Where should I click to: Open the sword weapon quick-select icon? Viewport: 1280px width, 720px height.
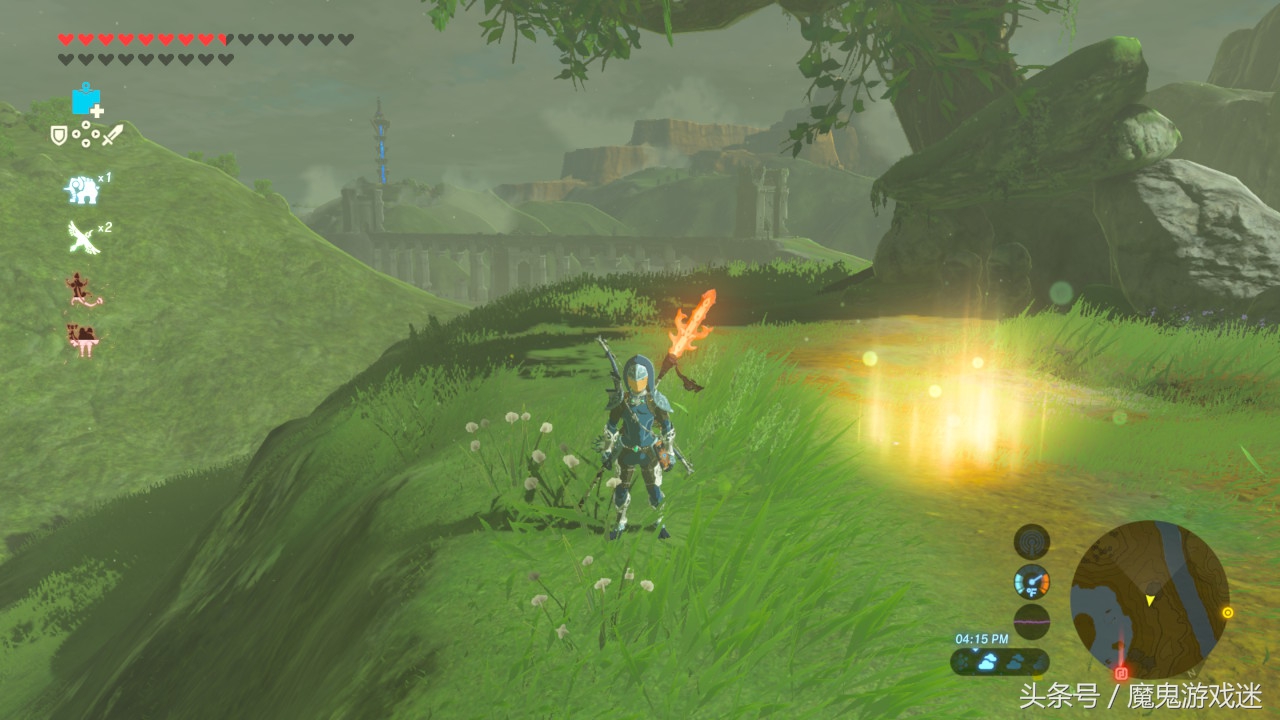[111, 134]
